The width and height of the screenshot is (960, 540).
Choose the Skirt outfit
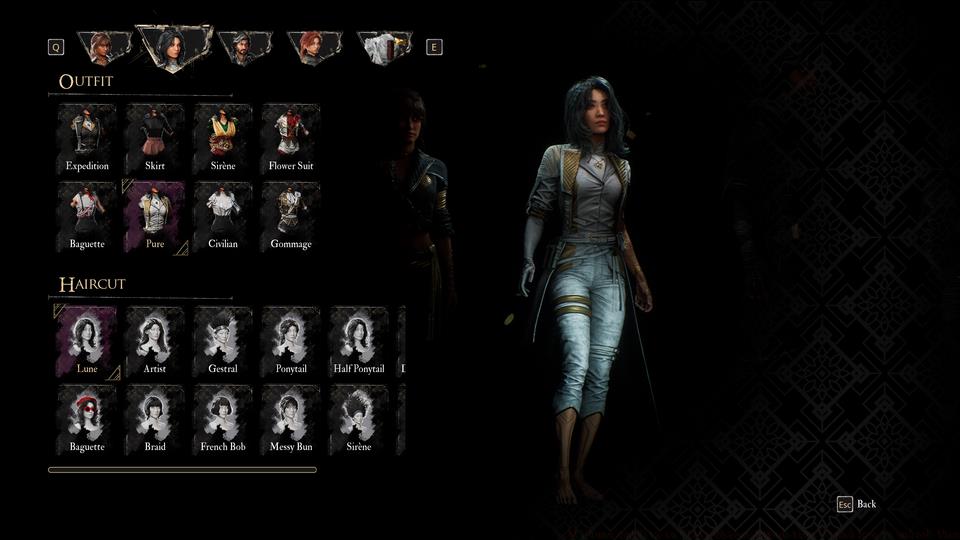[155, 138]
